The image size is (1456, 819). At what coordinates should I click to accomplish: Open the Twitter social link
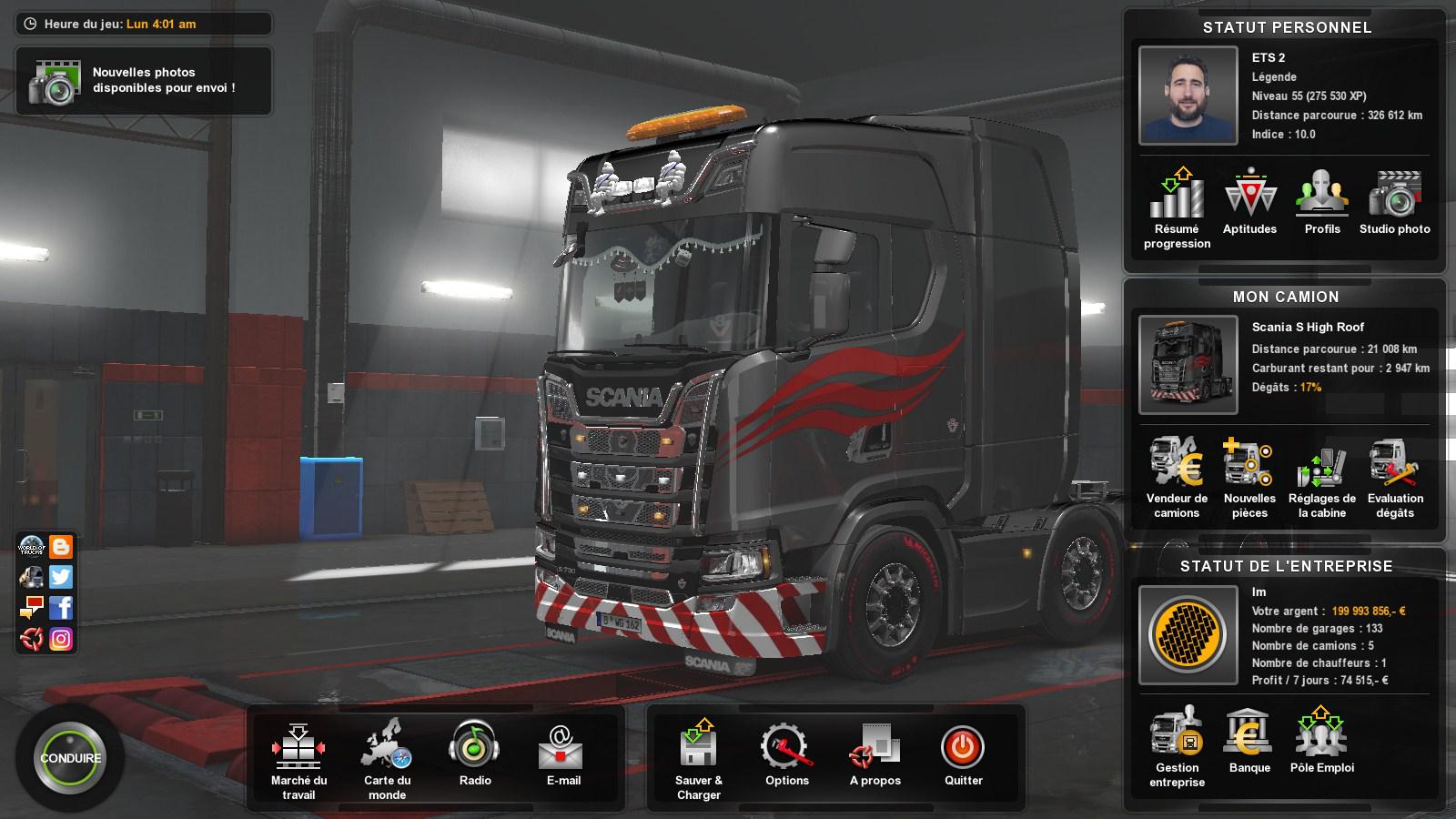[59, 576]
